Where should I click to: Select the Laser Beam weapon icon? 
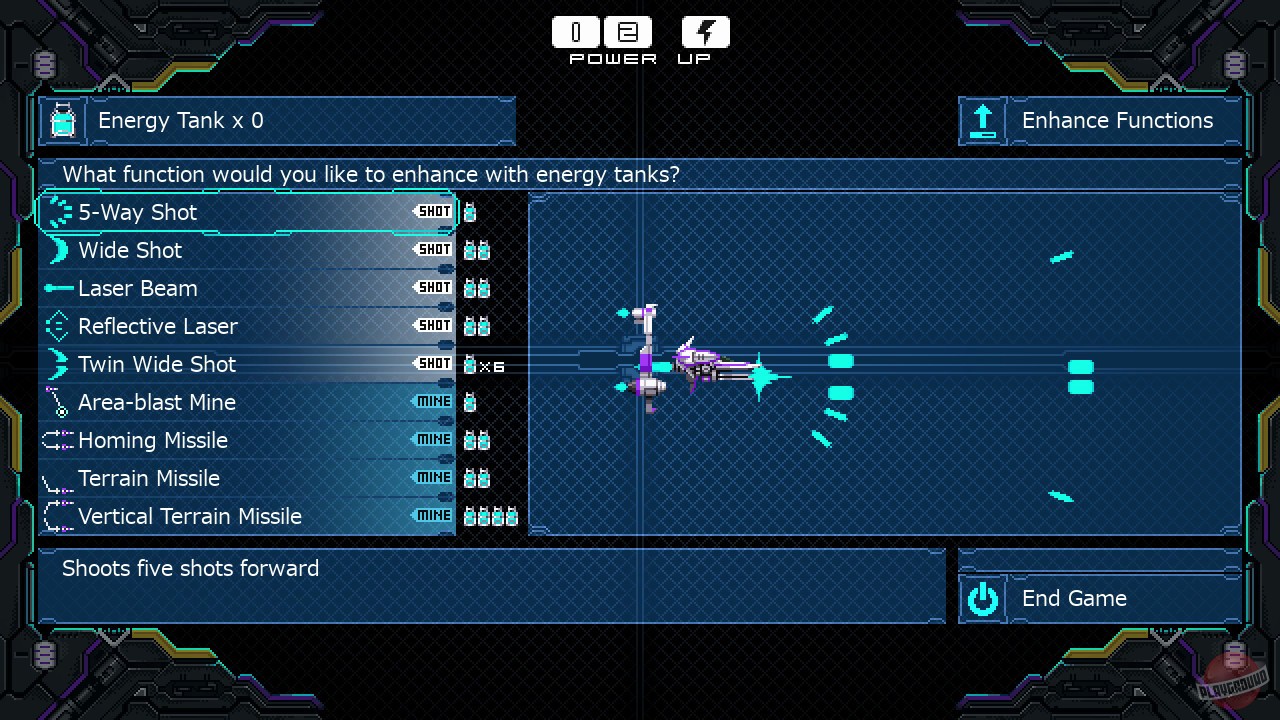point(58,288)
